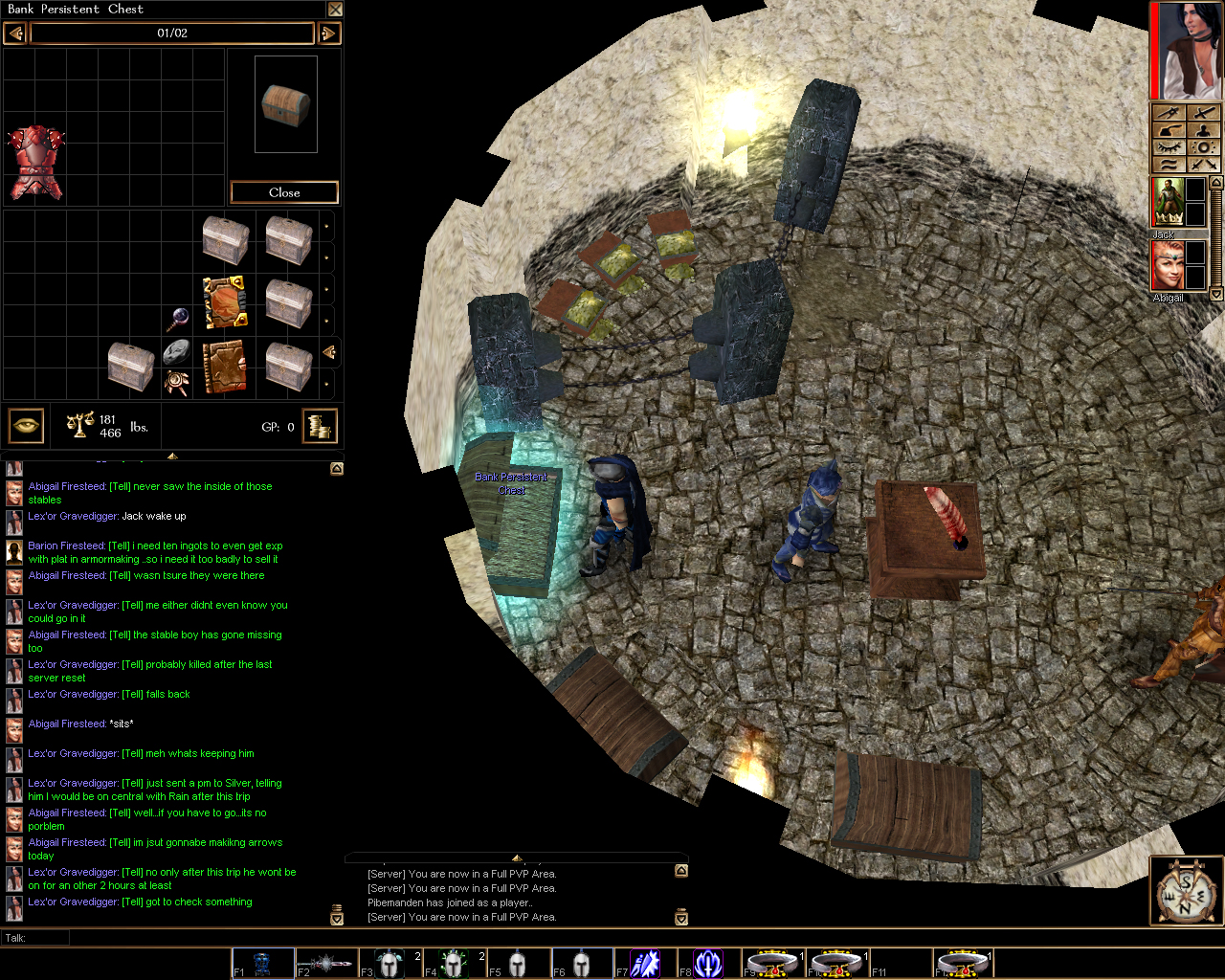Select Abigail's party portrait
This screenshot has width=1225, height=980.
coord(1168,265)
